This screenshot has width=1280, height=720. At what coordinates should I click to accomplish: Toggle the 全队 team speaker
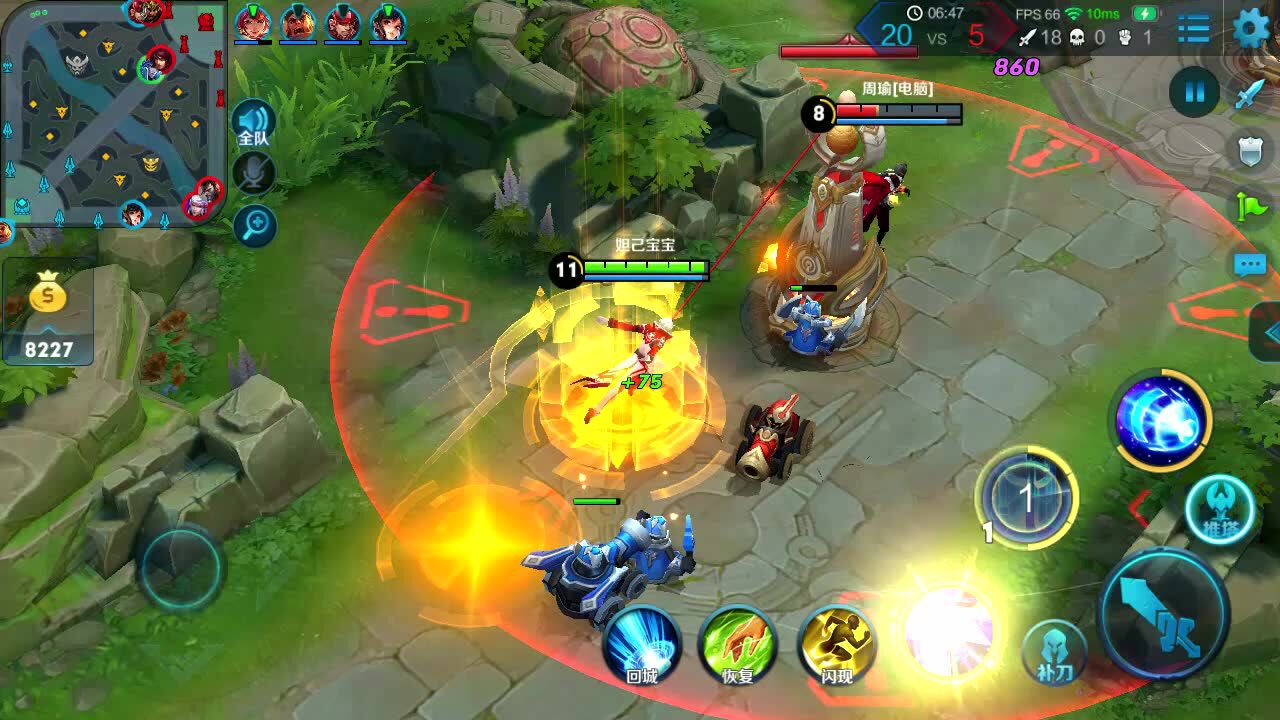tap(253, 124)
